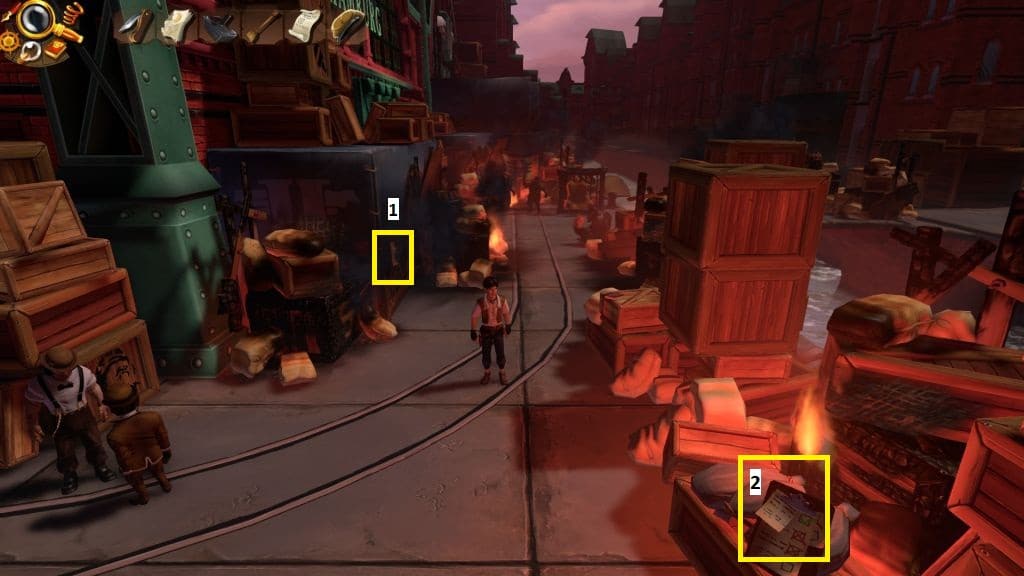1024x576 pixels.
Task: Open the ship's wheel menu icon
Action: point(9,42)
